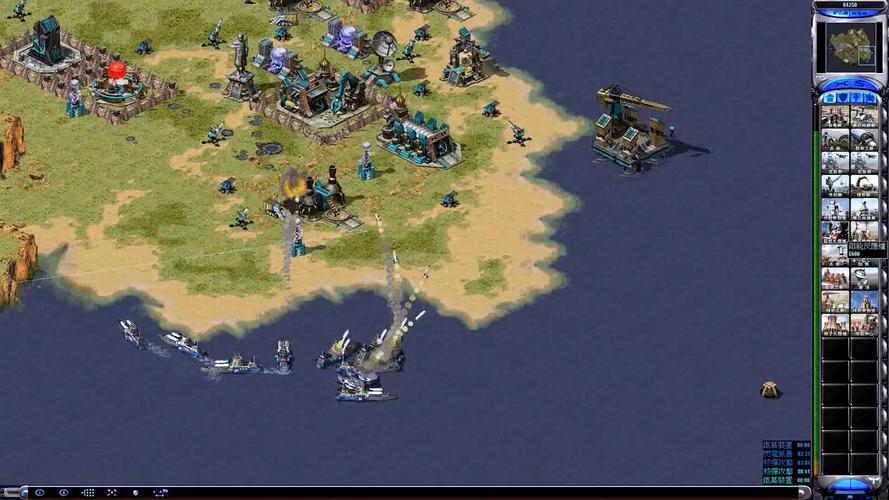Switch to the structures build tab
Screen dimensions: 889x500
[x=830, y=97]
